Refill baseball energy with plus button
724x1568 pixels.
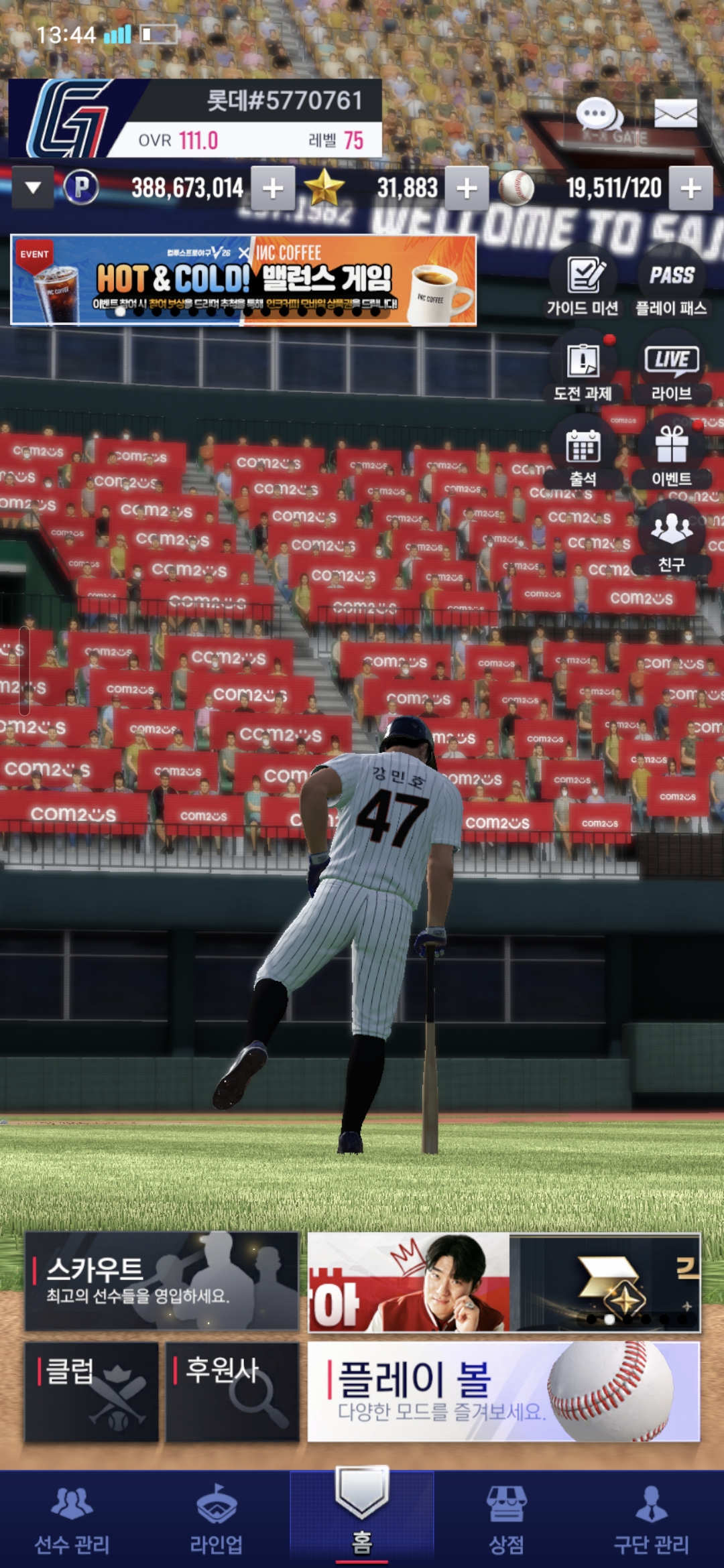tap(690, 188)
